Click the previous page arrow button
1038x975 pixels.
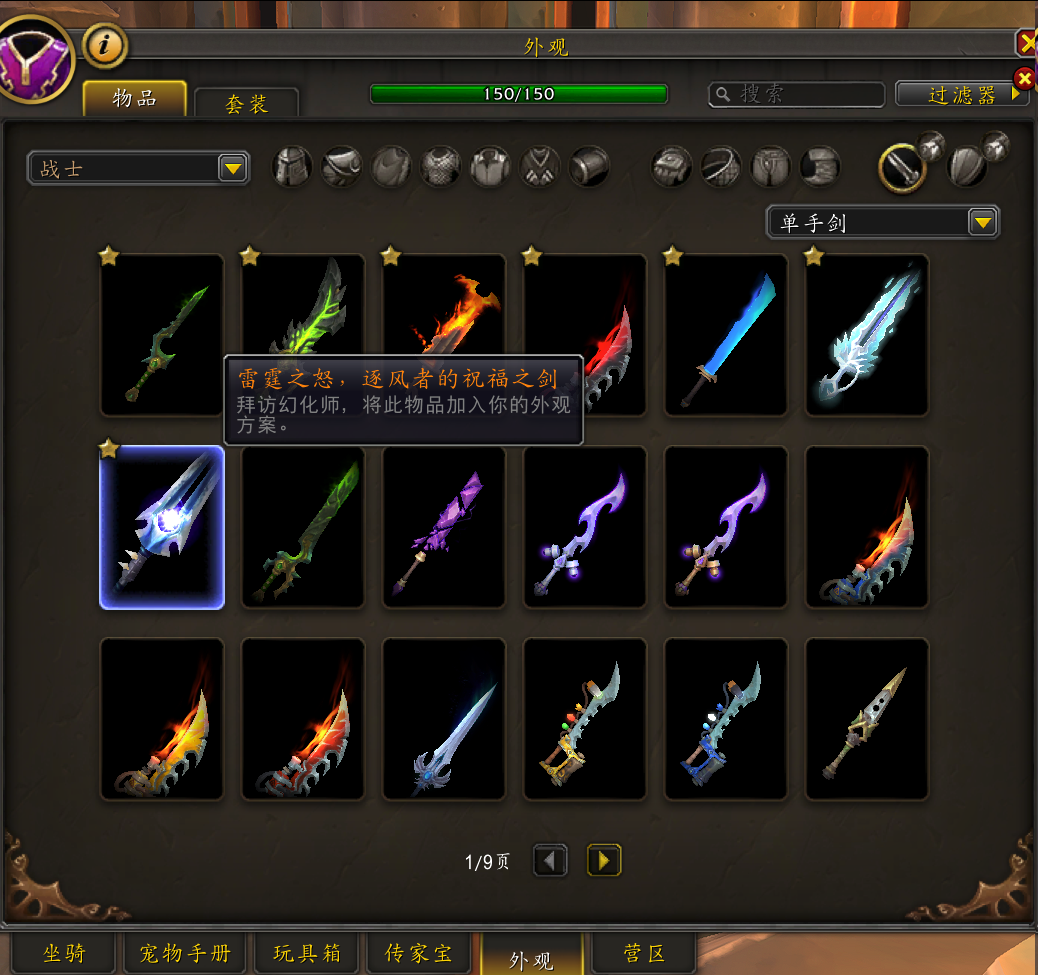click(x=551, y=860)
